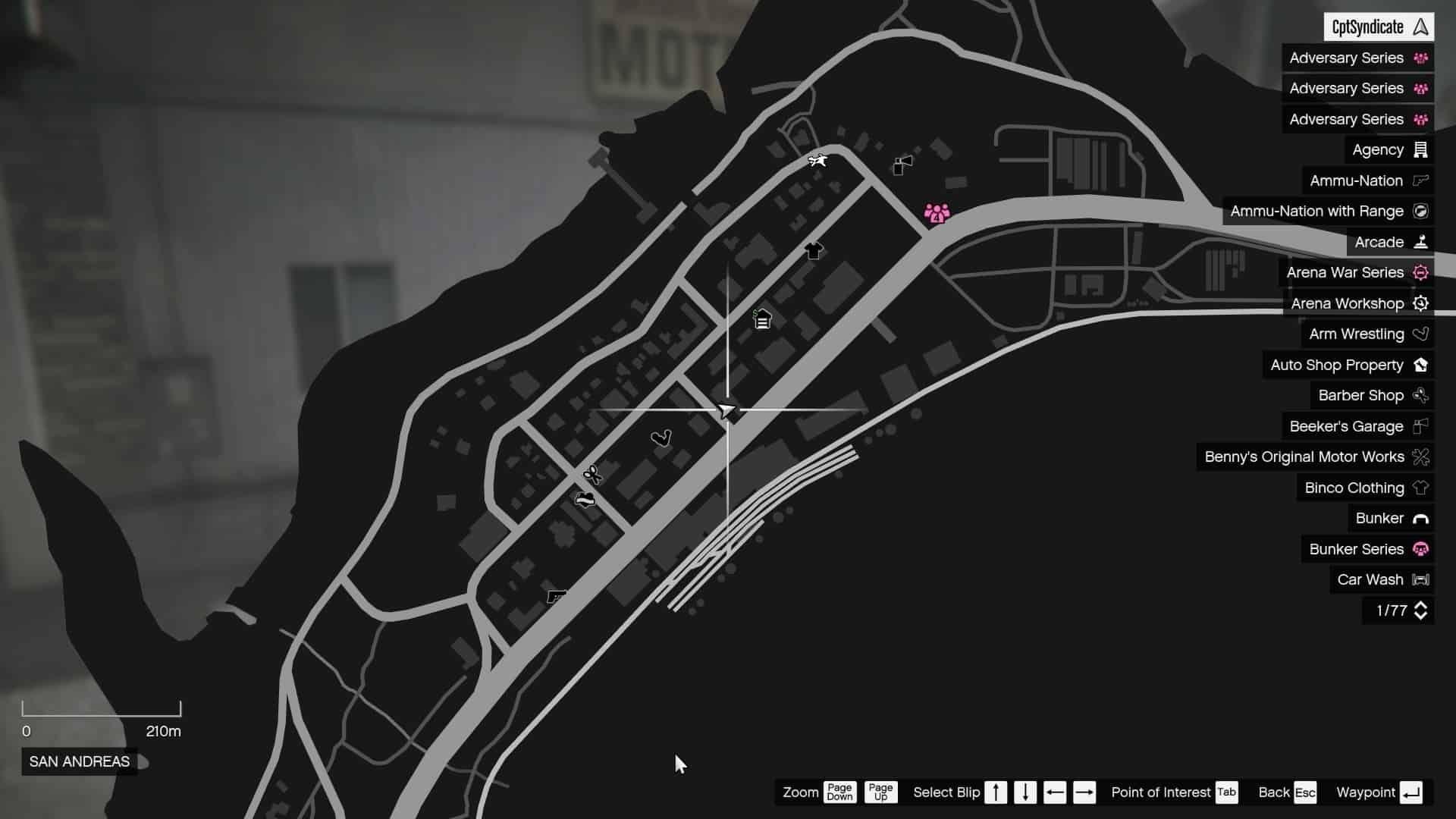Click the pink crew members blip on the map
The image size is (1456, 819).
point(937,214)
